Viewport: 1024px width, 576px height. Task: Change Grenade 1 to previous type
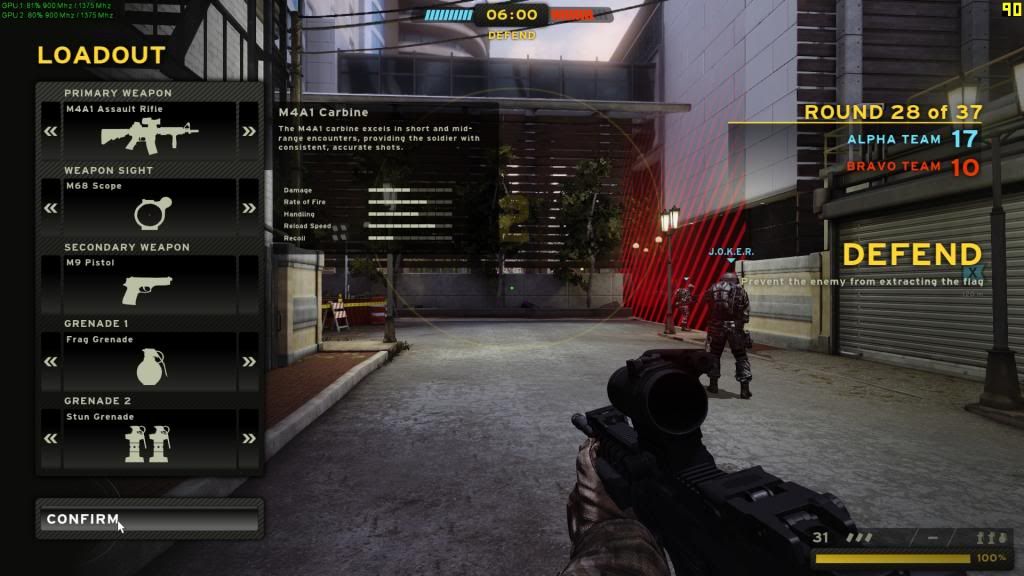50,361
